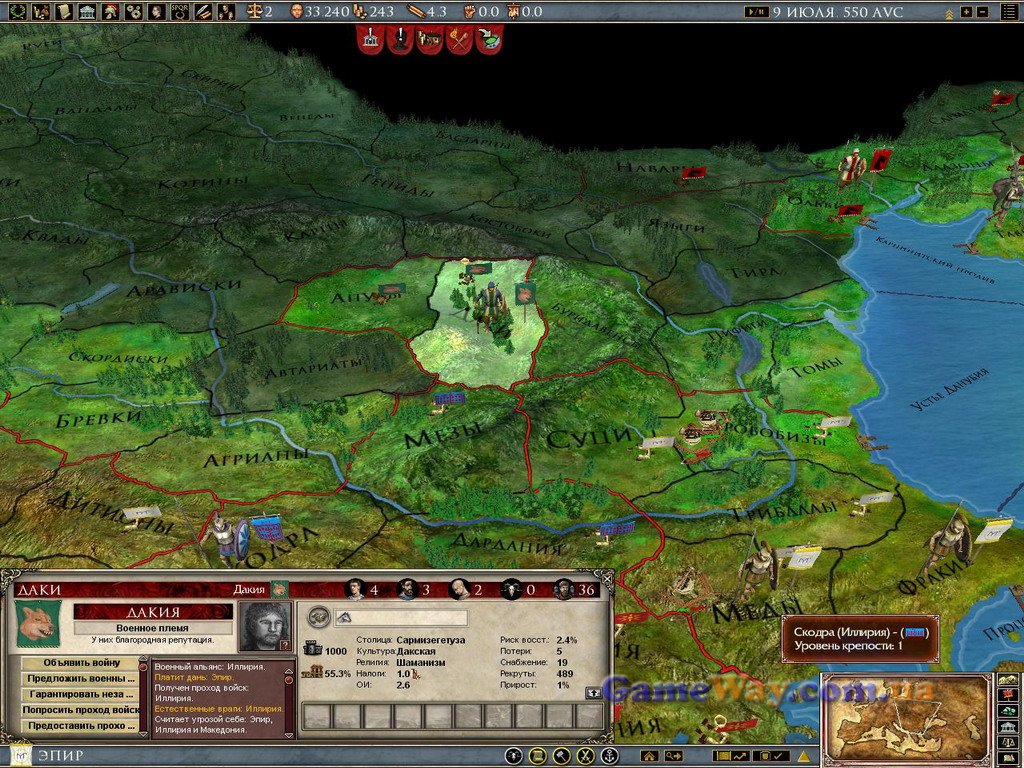Click the red Roman helmet military icon
This screenshot has height=768, width=1024.
coord(110,12)
